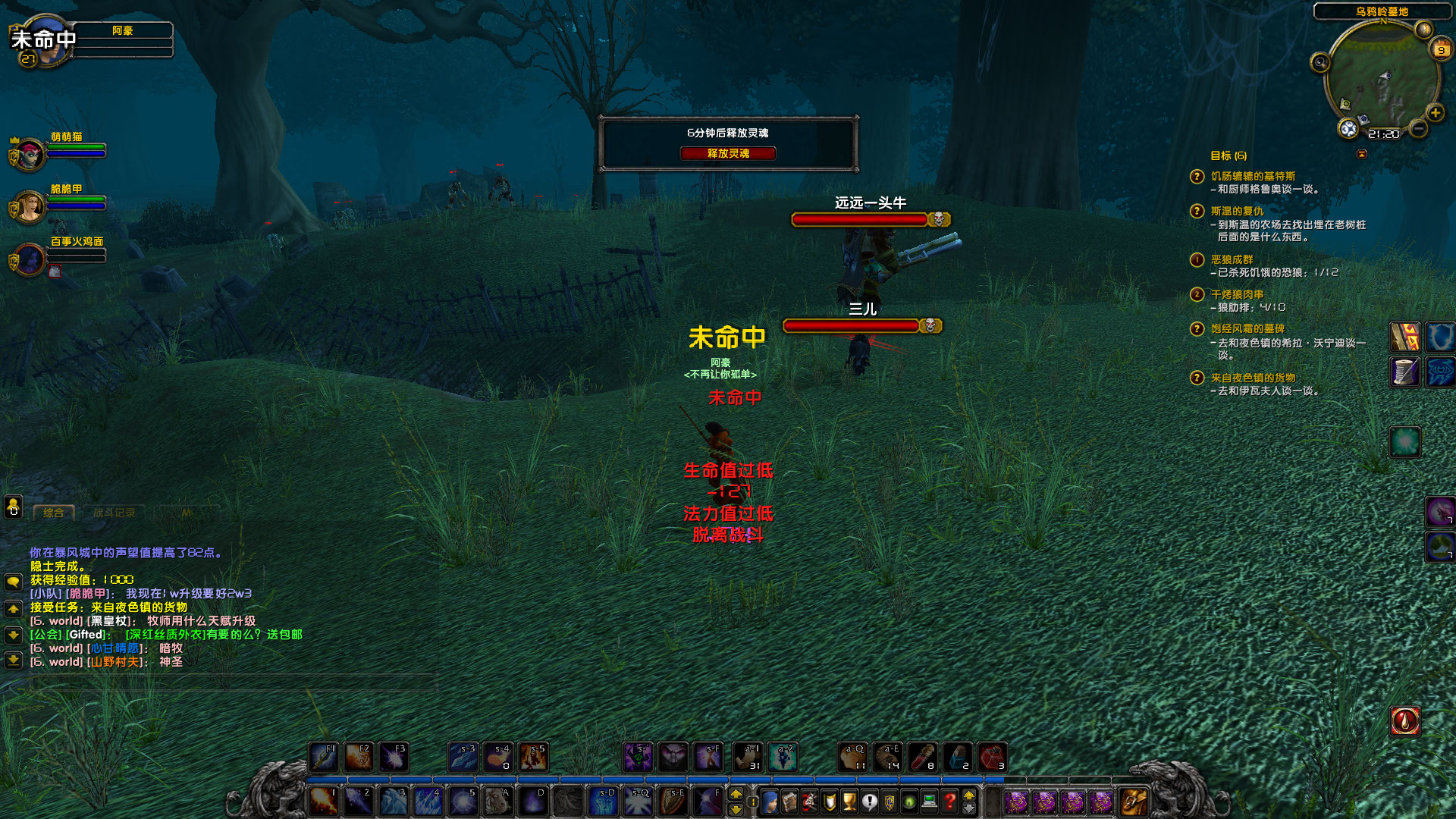
Task: Click the red question mark help icon
Action: pyautogui.click(x=949, y=800)
